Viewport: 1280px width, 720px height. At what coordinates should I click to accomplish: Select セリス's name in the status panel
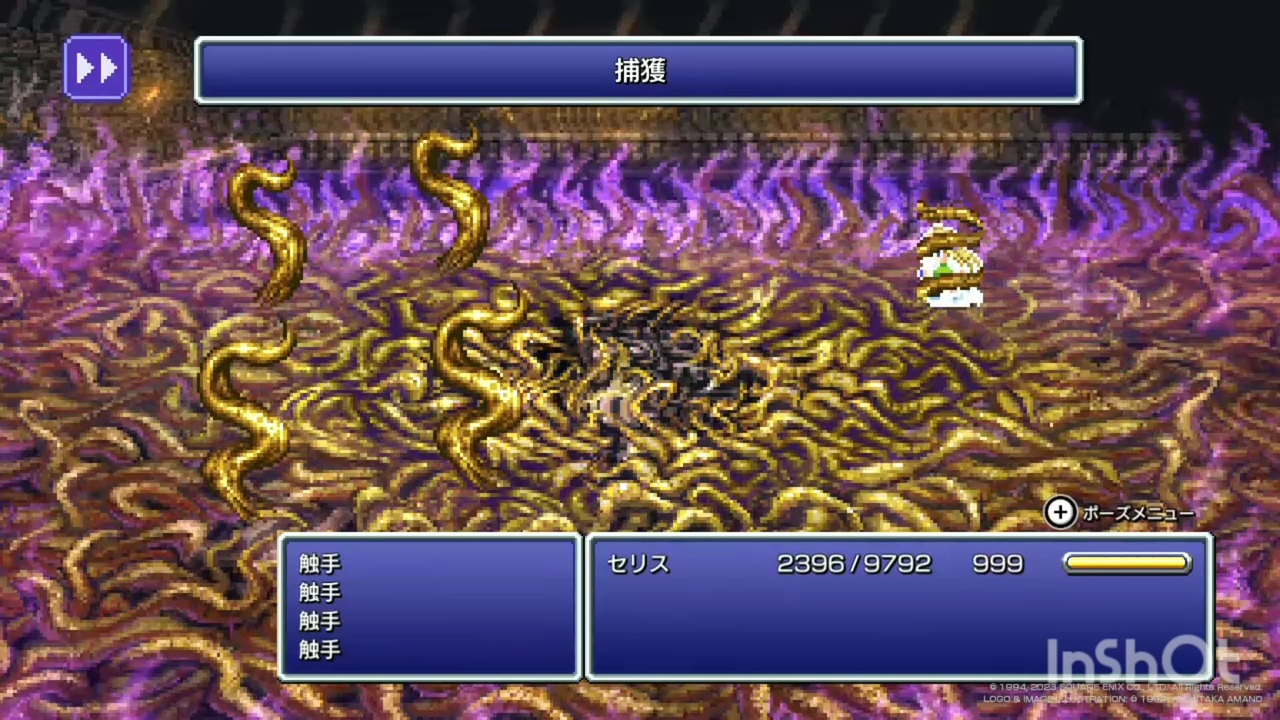637,564
